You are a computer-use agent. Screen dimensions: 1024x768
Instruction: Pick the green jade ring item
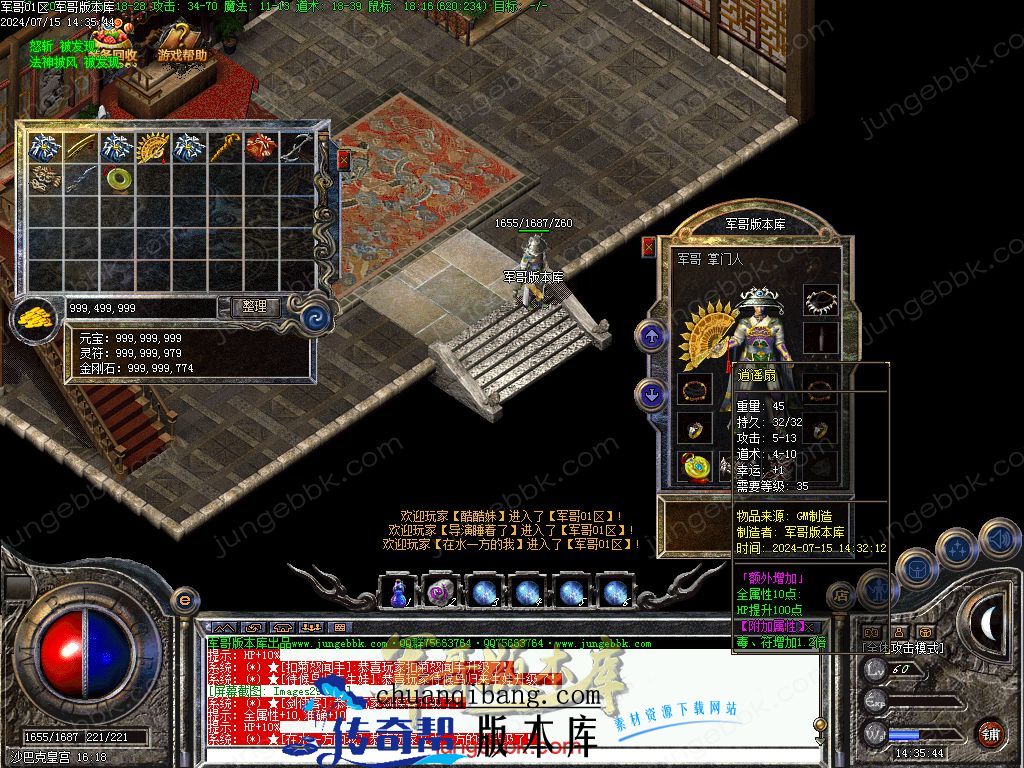point(118,180)
